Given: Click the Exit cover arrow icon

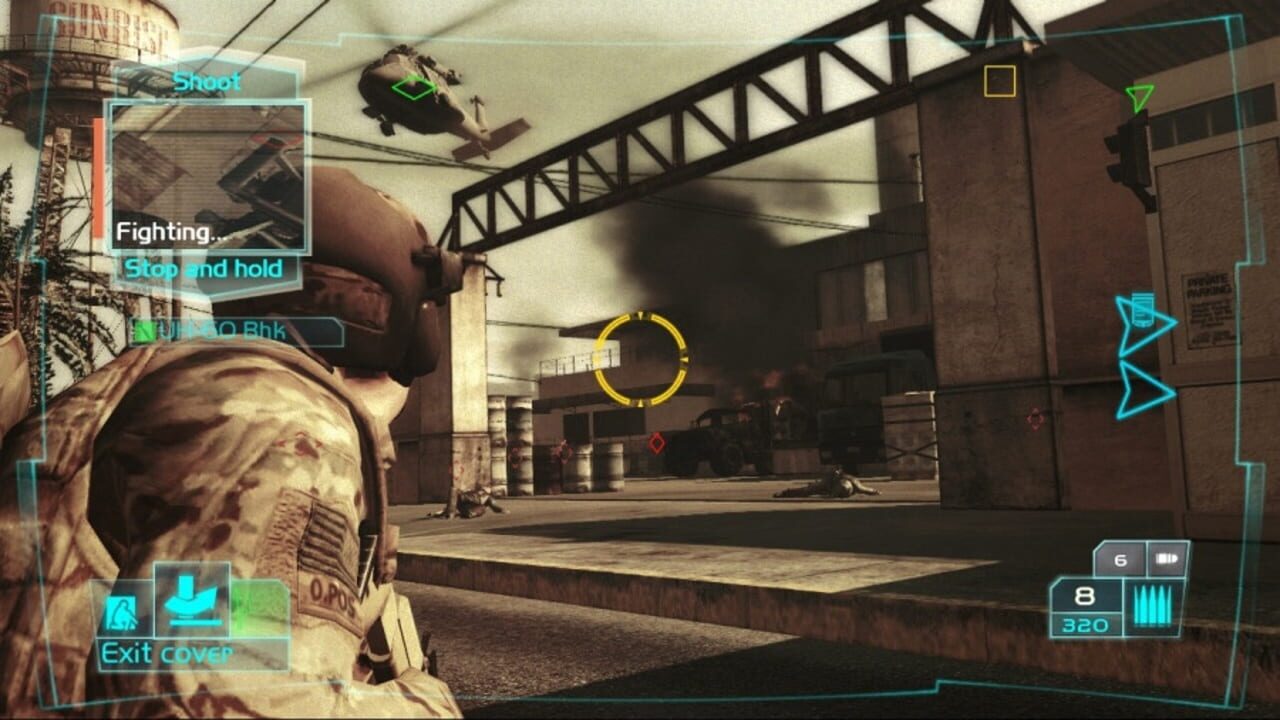Looking at the screenshot, I should coord(191,600).
